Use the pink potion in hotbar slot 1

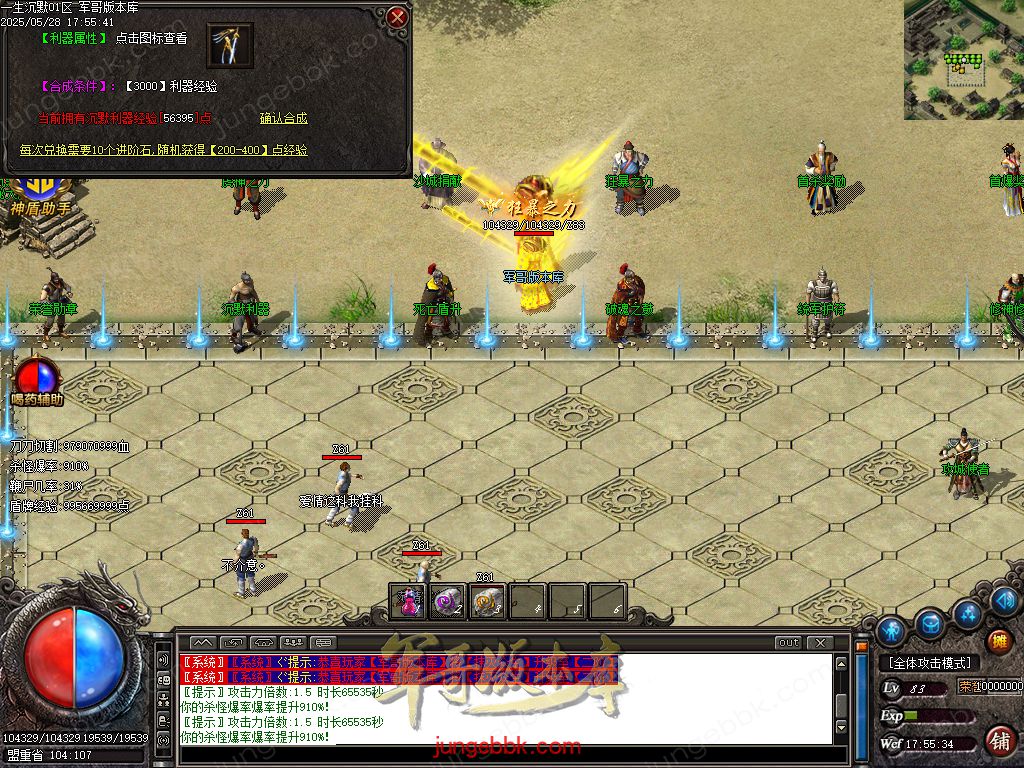coord(407,601)
